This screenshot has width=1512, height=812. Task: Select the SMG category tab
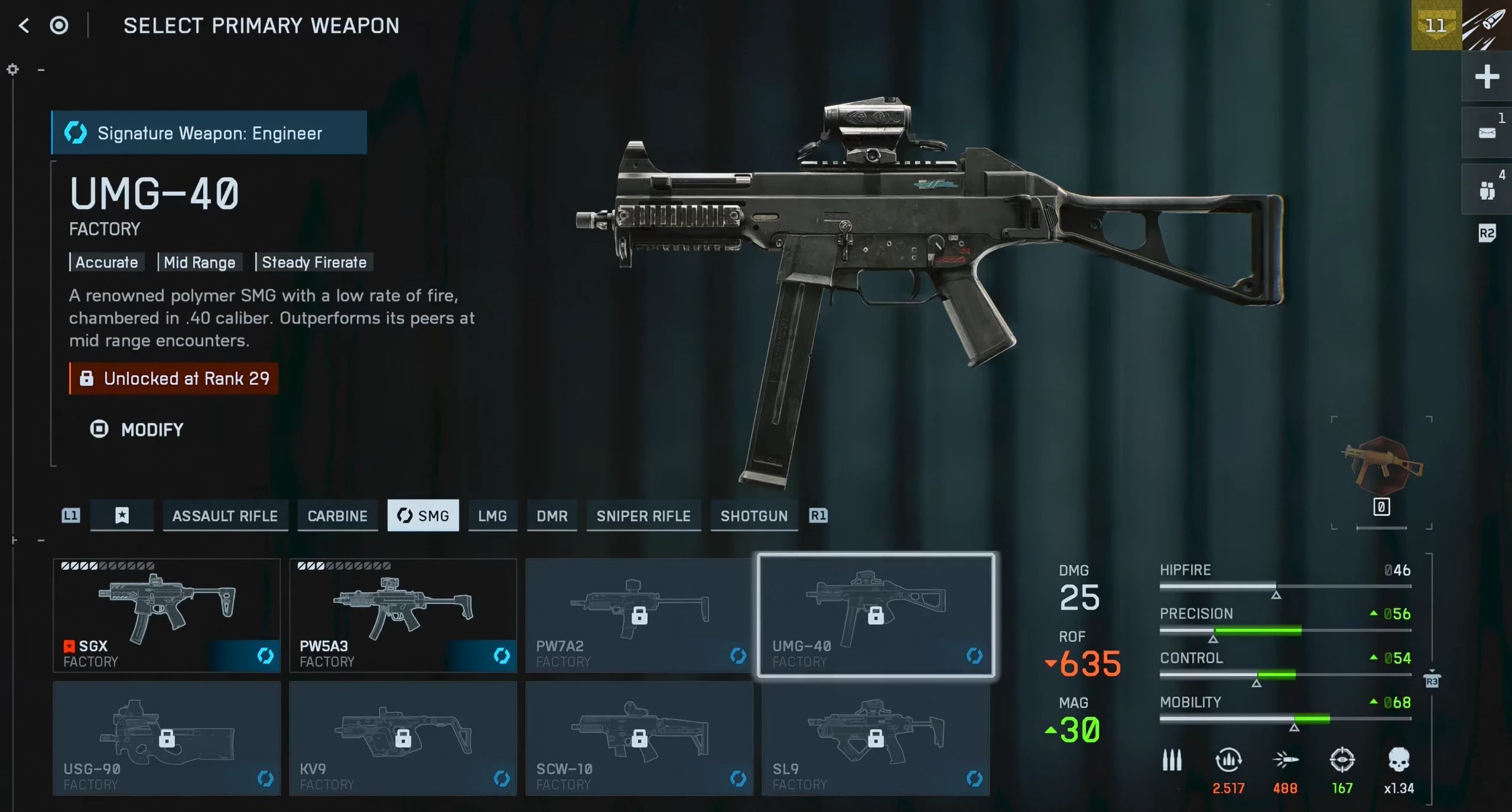(423, 516)
